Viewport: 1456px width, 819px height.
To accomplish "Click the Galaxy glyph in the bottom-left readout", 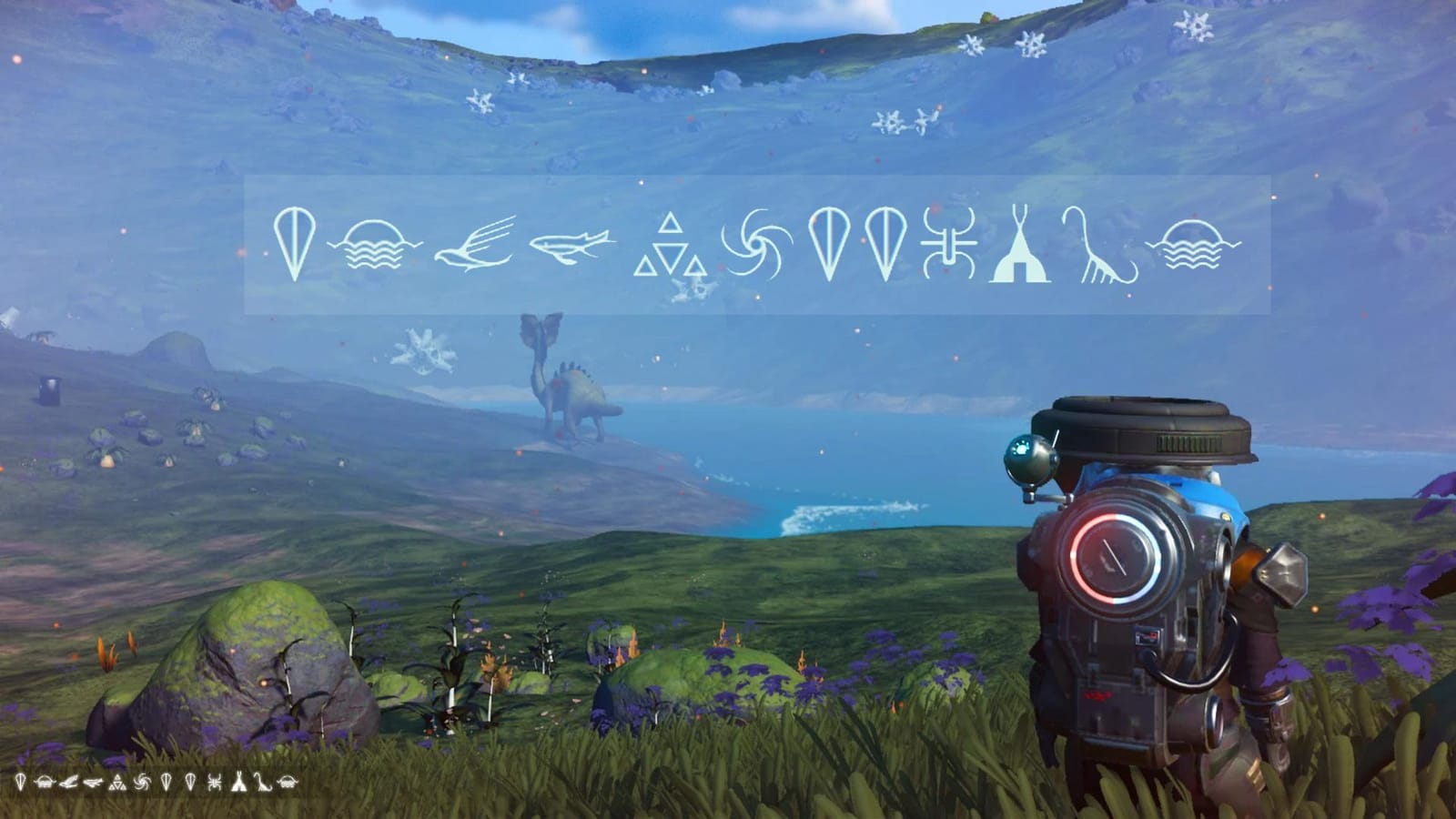I will [x=141, y=781].
